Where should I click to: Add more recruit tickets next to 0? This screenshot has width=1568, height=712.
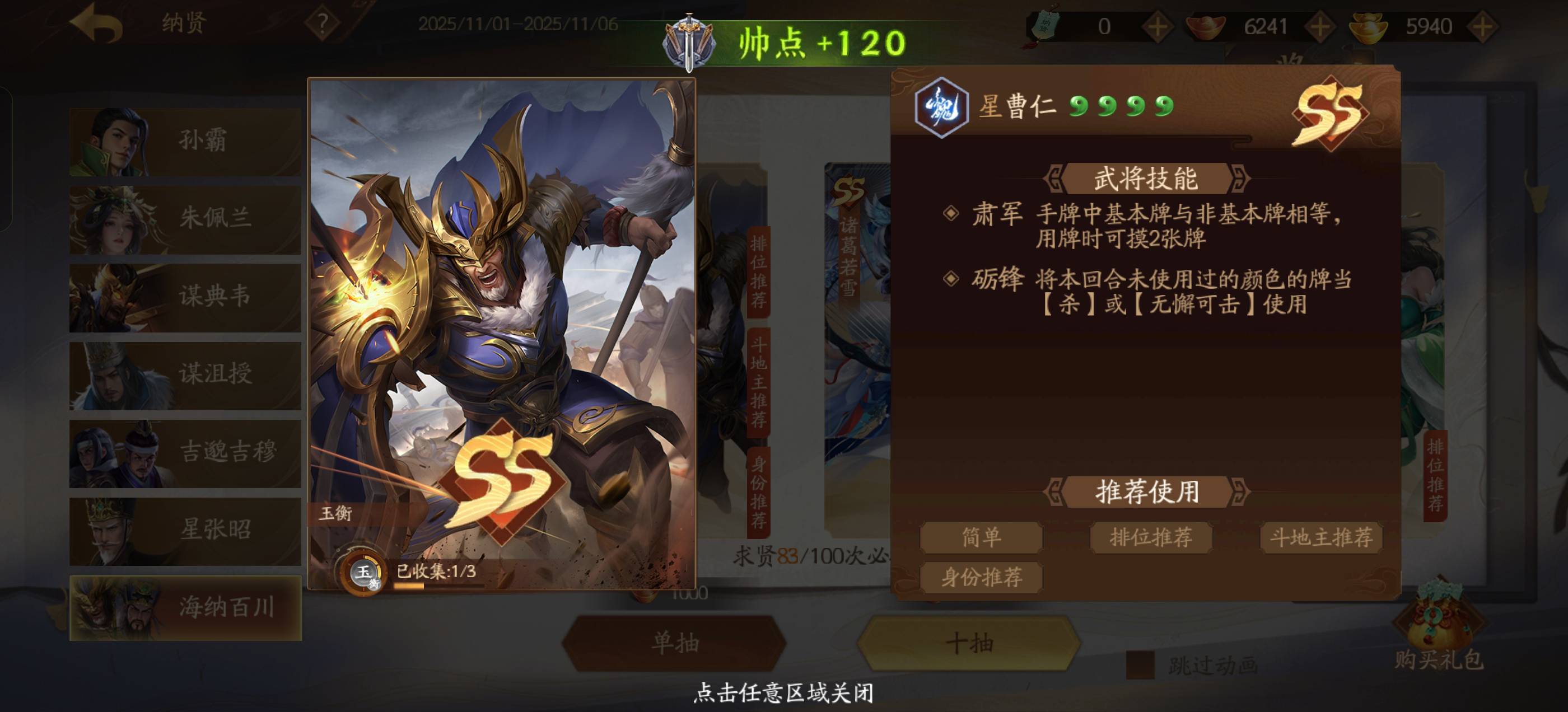[x=1156, y=27]
